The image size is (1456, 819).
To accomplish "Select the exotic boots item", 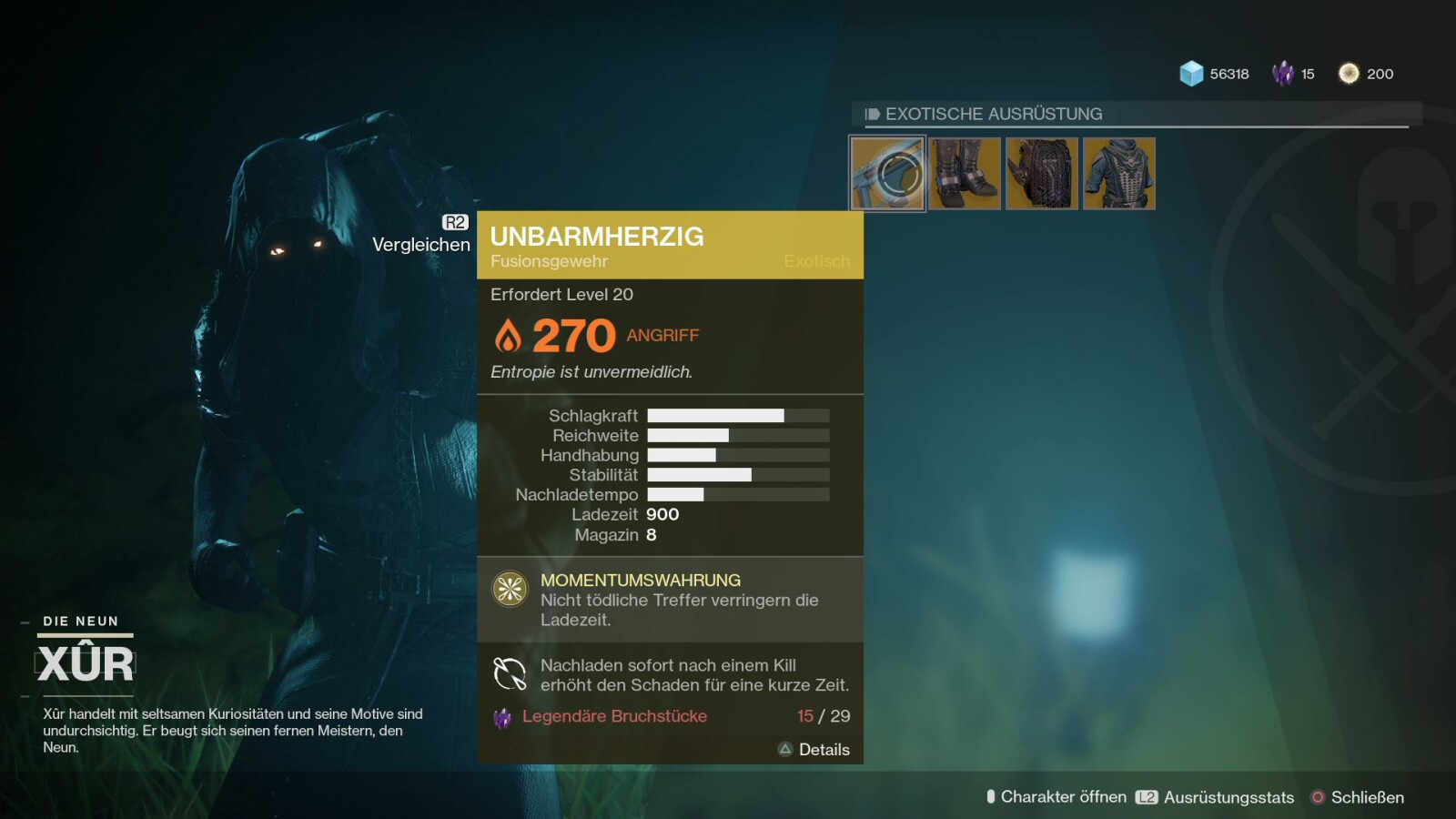I will click(x=965, y=174).
